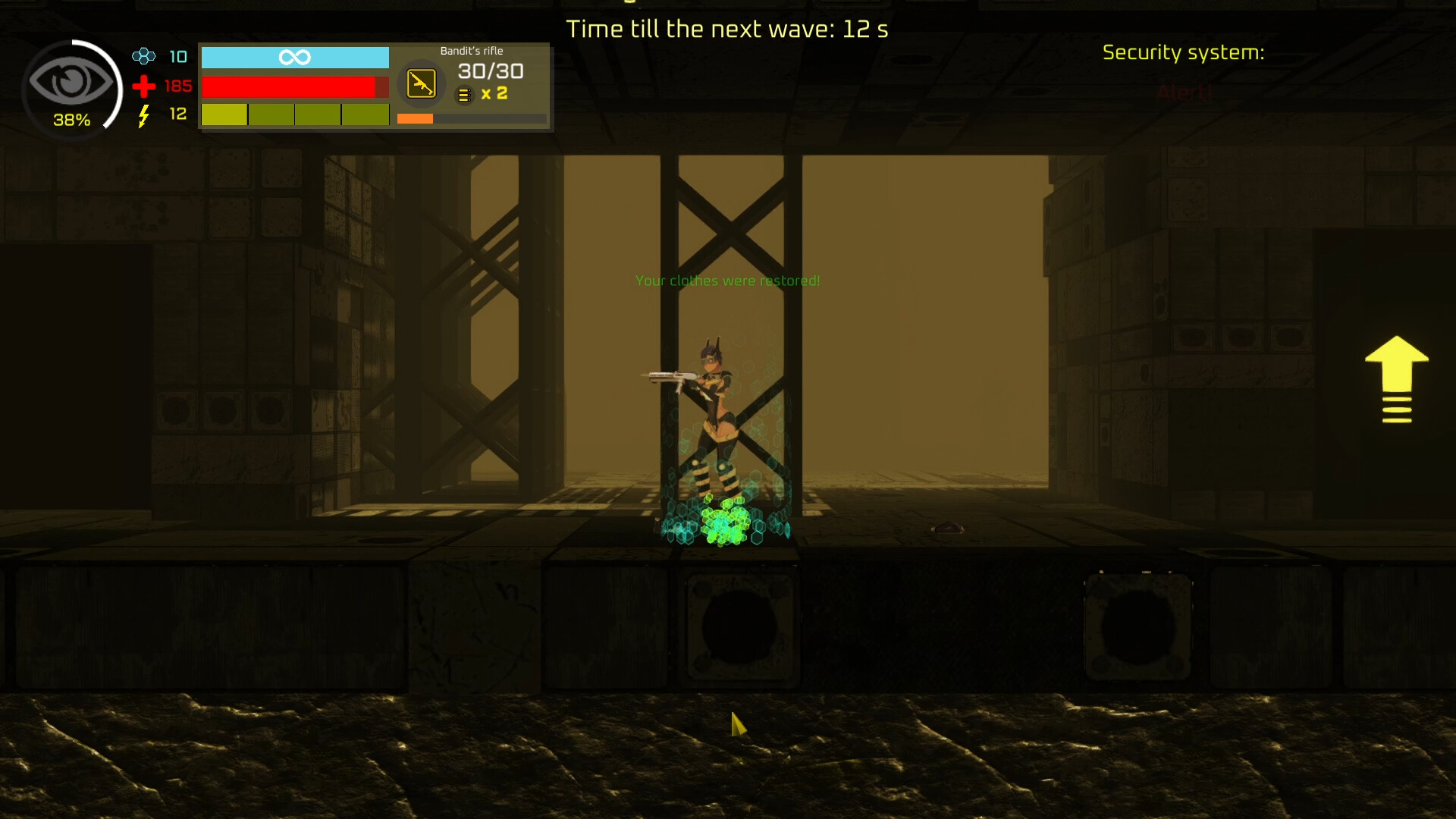
Task: Click the wave timer banner at top
Action: tap(726, 29)
